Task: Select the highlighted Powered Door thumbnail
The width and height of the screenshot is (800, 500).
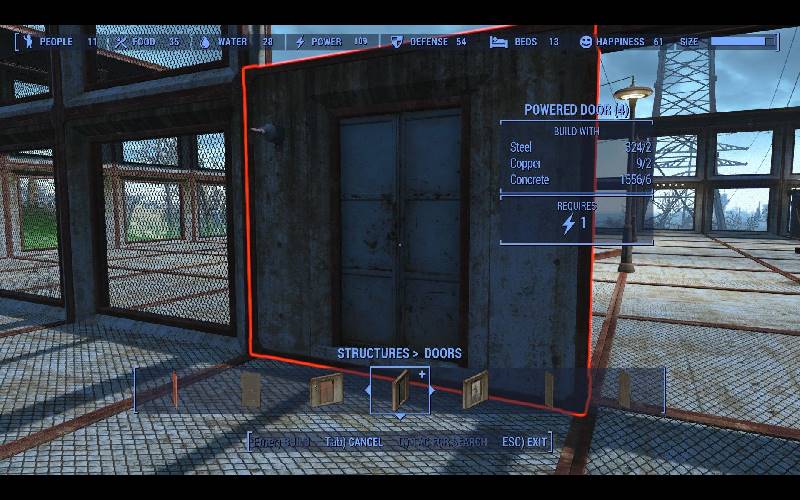Action: coord(400,388)
